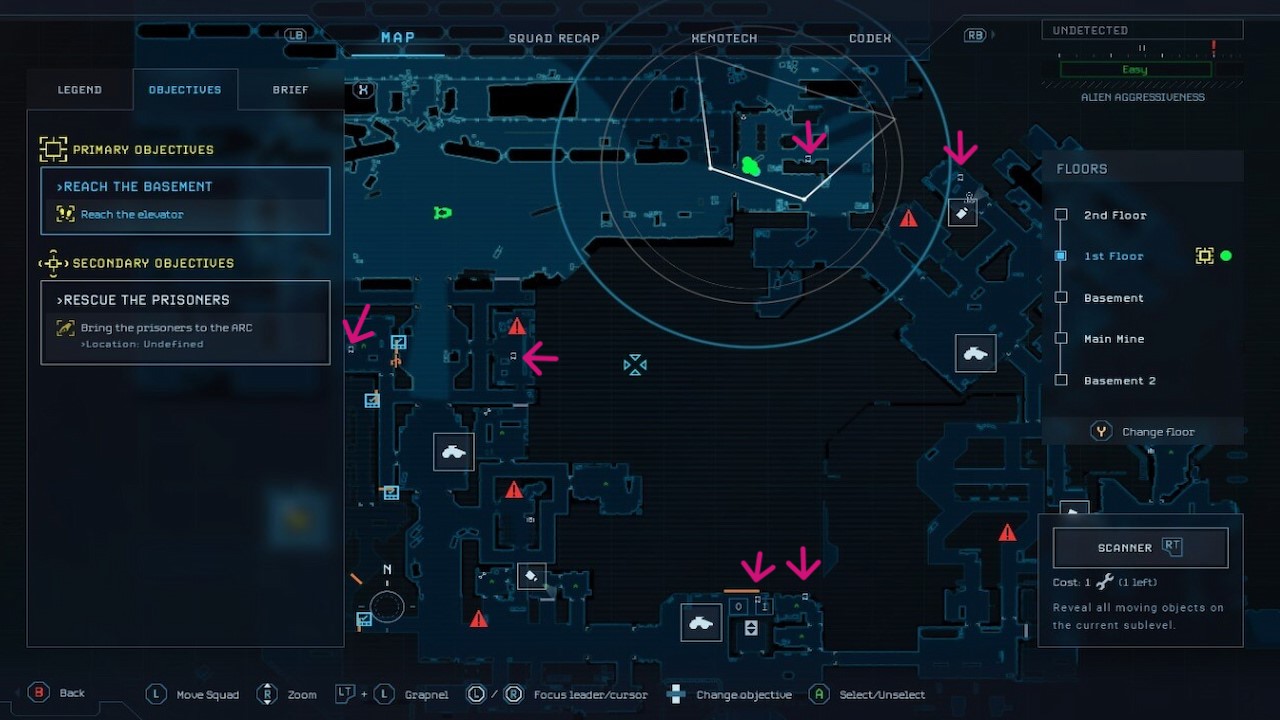Check the Basement floor checkbox
The height and width of the screenshot is (720, 1280).
pyautogui.click(x=1060, y=297)
